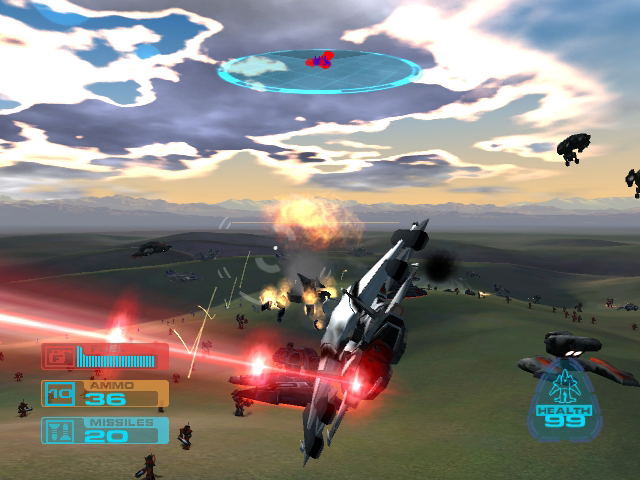Click the red energy gauge icon
The width and height of the screenshot is (640, 480).
[x=58, y=356]
